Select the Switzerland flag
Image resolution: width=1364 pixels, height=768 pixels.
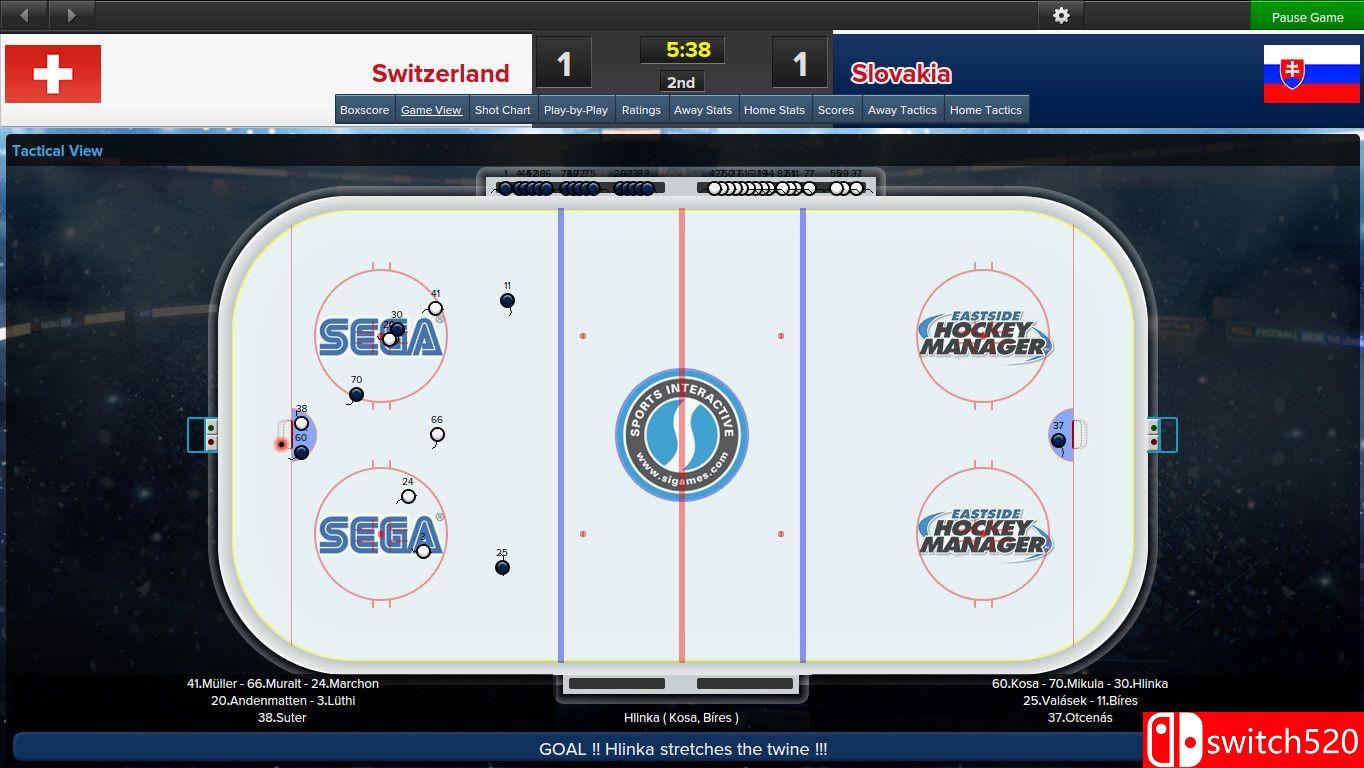click(x=52, y=73)
